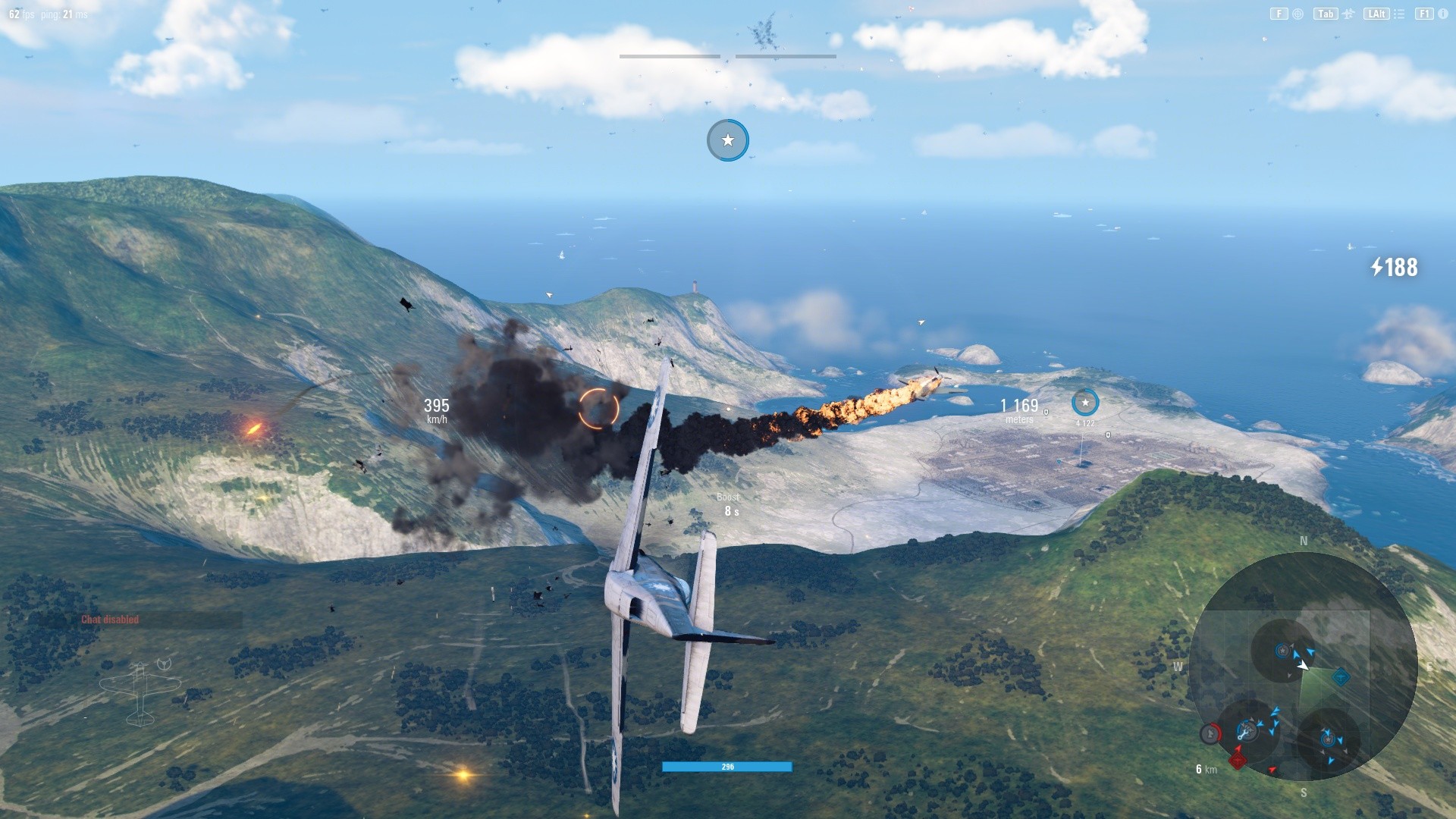
Task: Click the Chat disabled notification text
Action: click(109, 619)
